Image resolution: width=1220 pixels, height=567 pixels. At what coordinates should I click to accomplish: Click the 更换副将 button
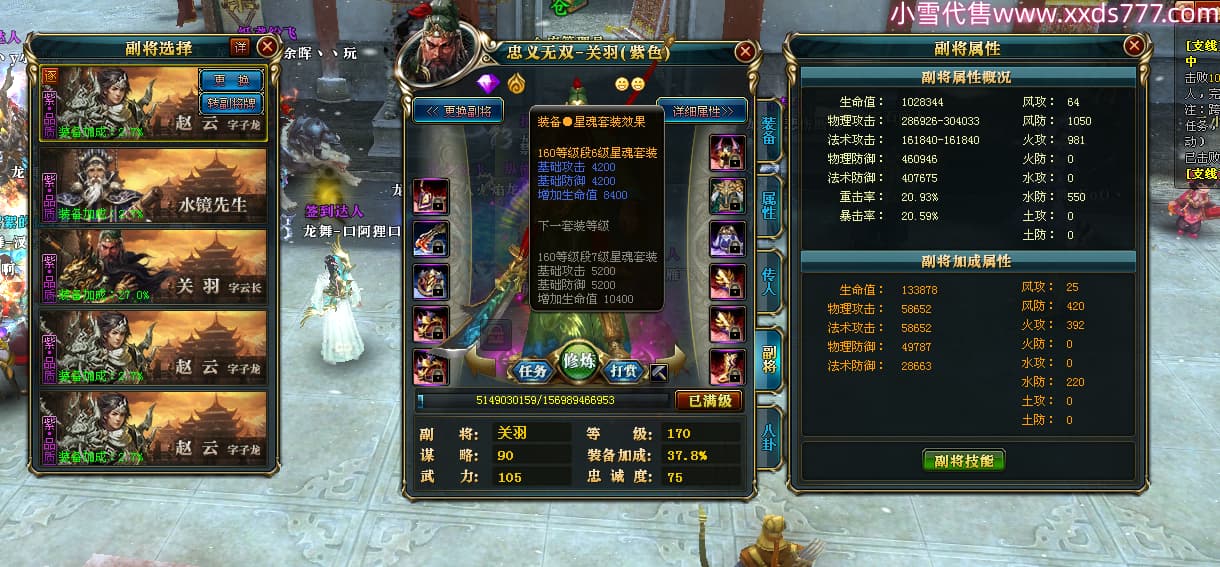pos(458,110)
